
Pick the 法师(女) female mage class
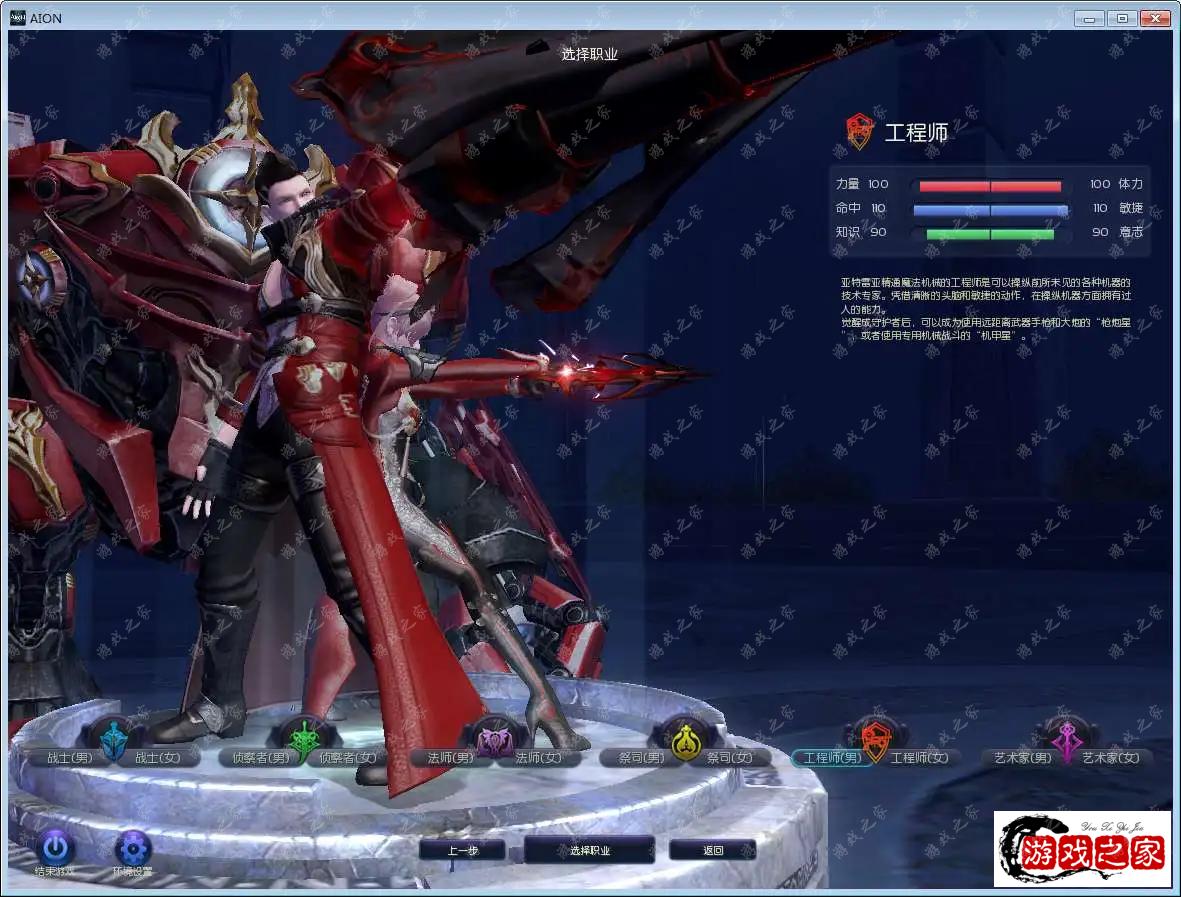click(x=538, y=758)
